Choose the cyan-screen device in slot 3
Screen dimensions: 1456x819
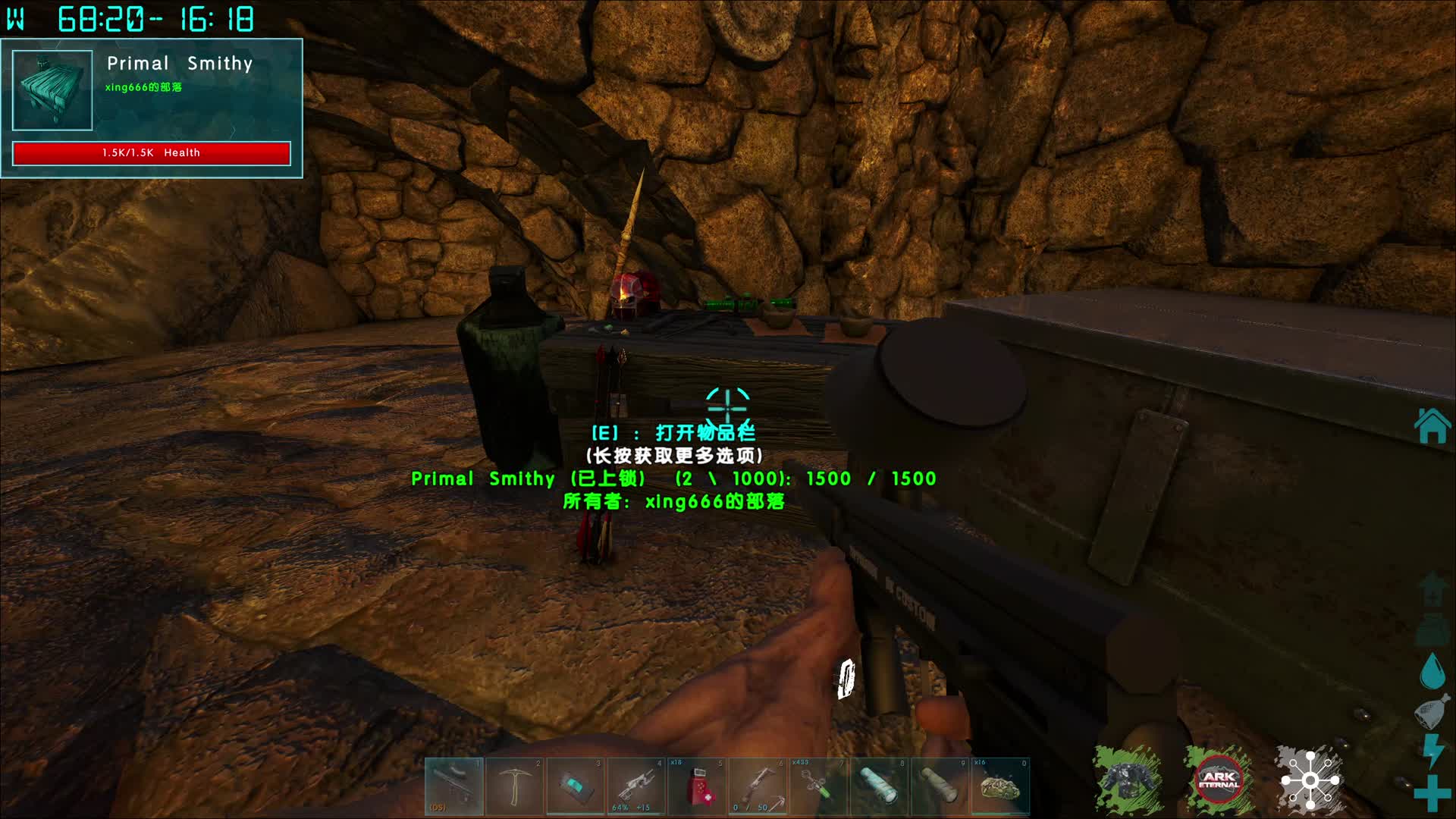[x=576, y=786]
